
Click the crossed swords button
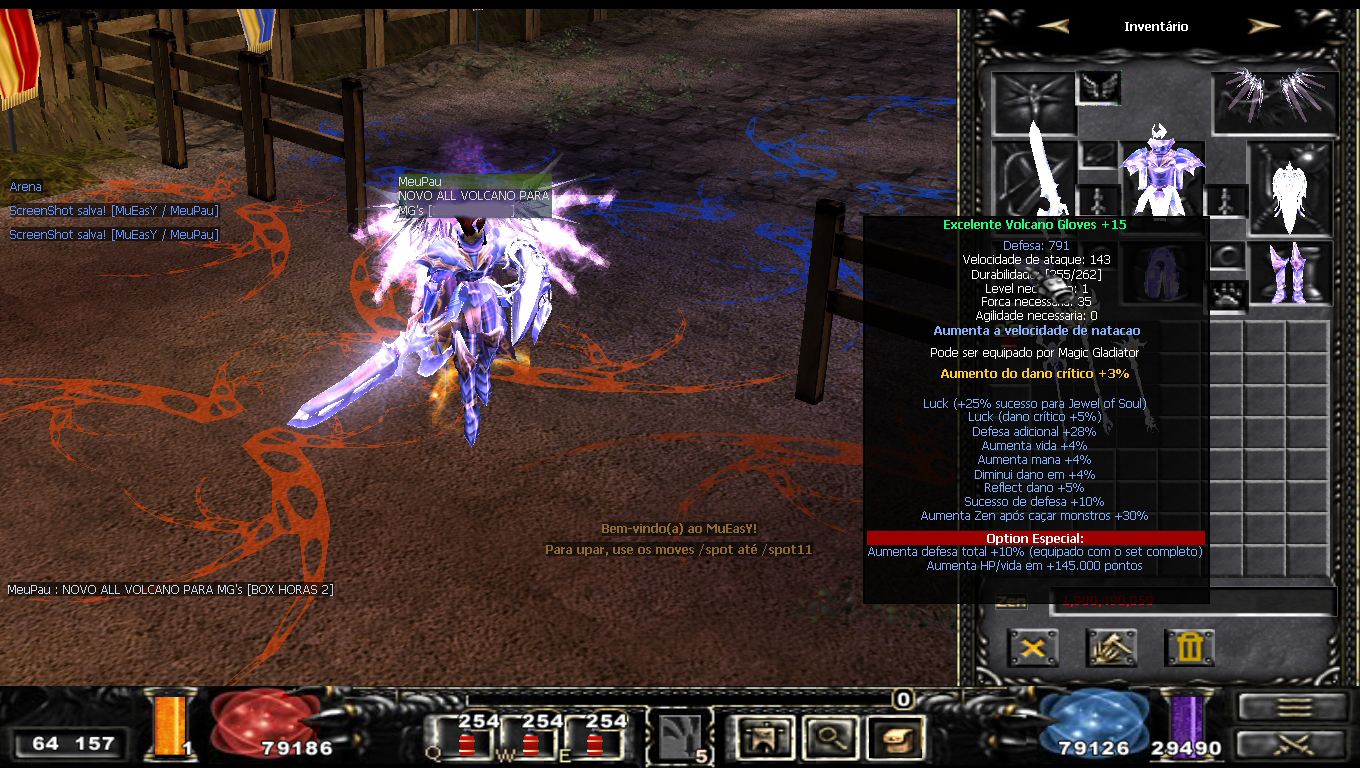coord(1294,744)
